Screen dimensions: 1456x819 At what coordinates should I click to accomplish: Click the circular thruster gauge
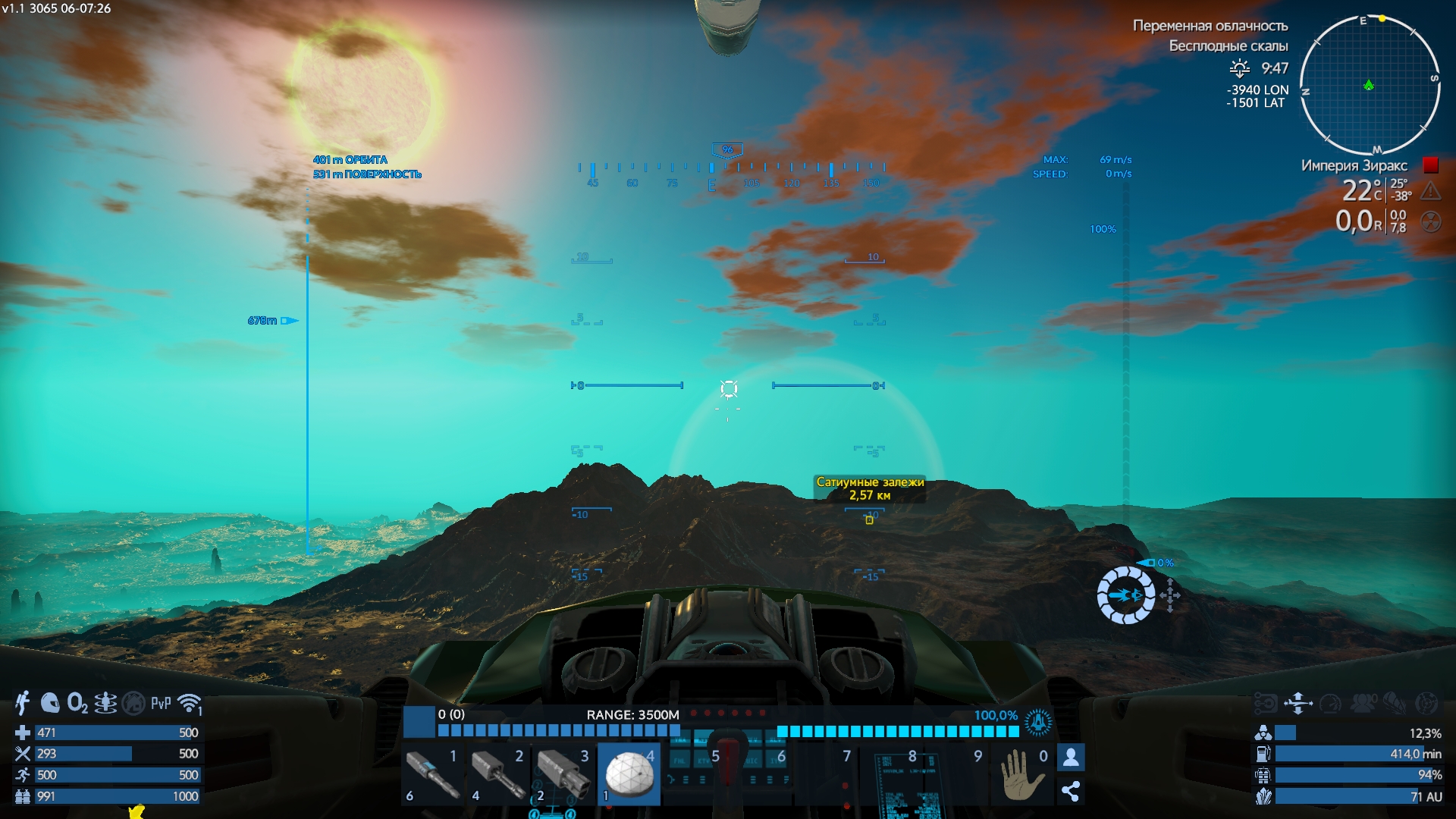pos(1126,595)
